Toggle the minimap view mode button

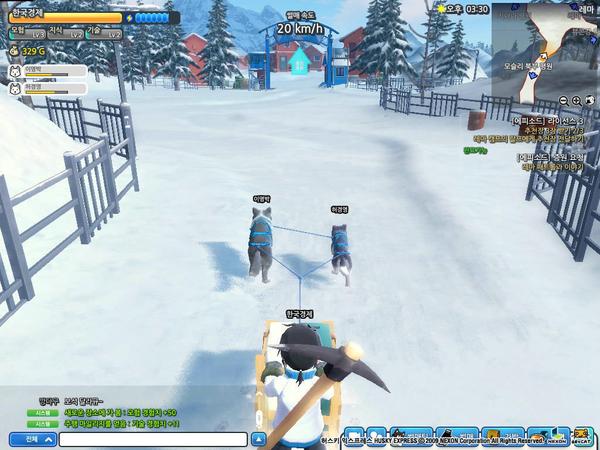(590, 101)
